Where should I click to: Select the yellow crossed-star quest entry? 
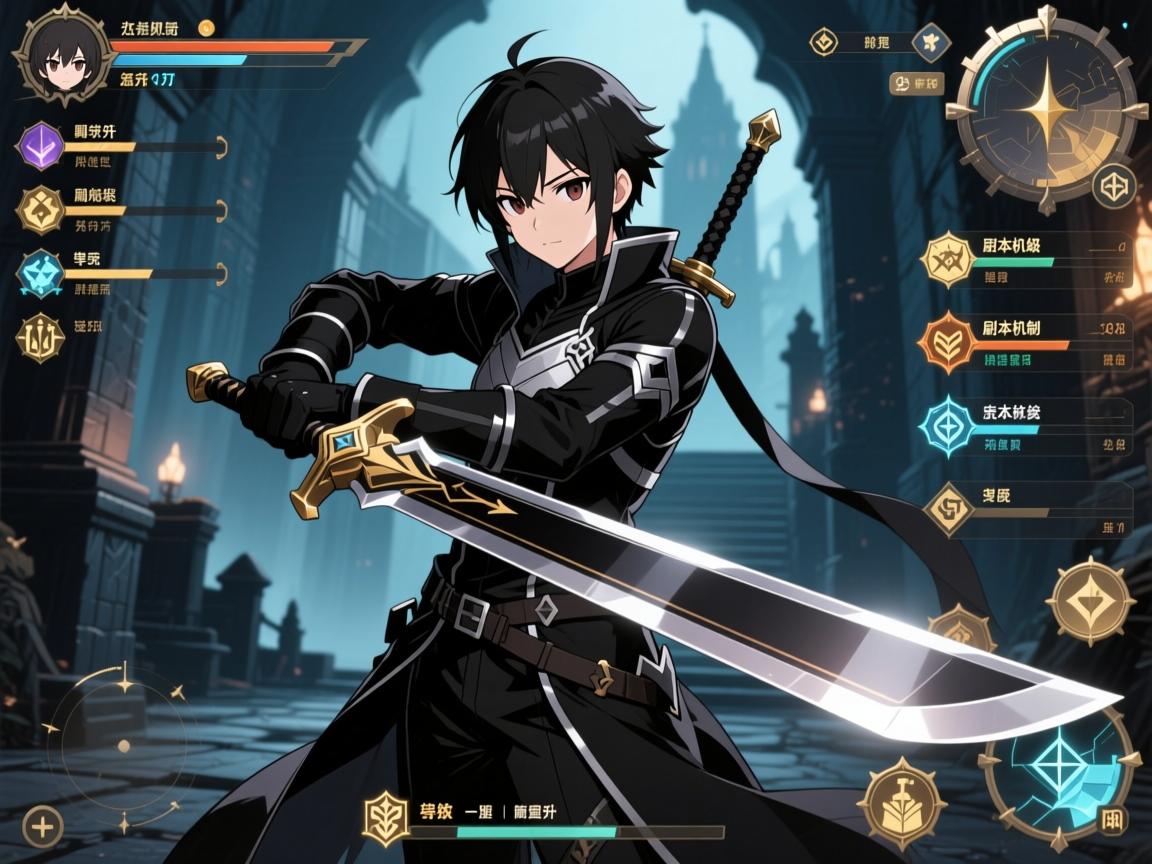pyautogui.click(x=947, y=259)
